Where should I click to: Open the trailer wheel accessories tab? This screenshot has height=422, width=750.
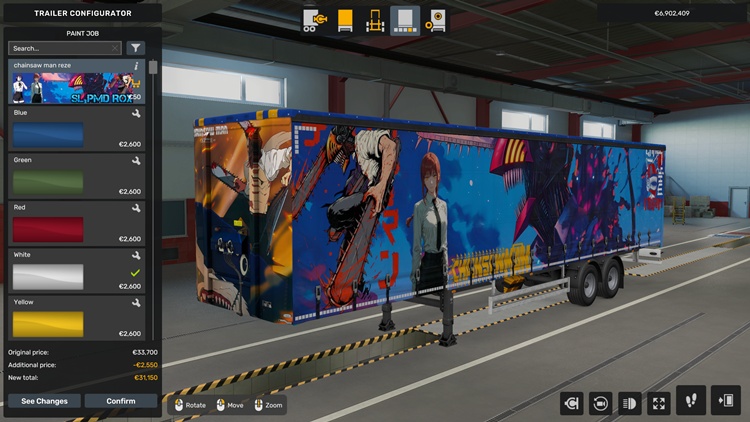[x=436, y=20]
